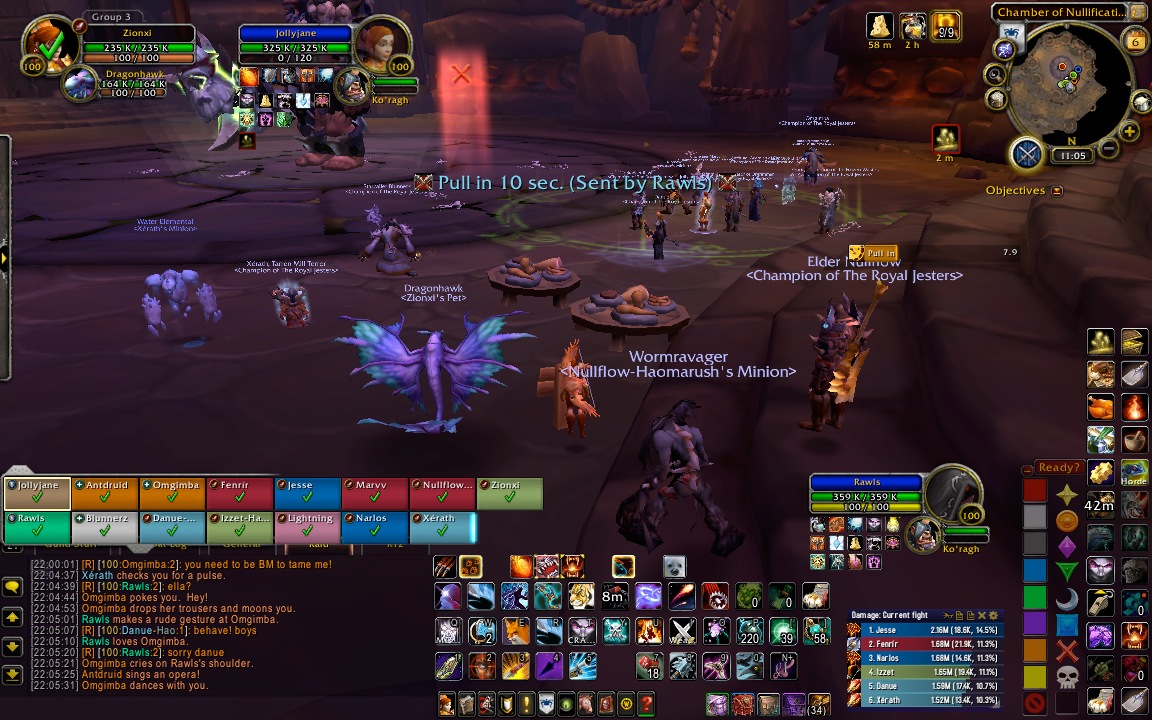Image resolution: width=1152 pixels, height=720 pixels.
Task: Open the crossed-swords PvP queue button
Action: coord(1027,154)
